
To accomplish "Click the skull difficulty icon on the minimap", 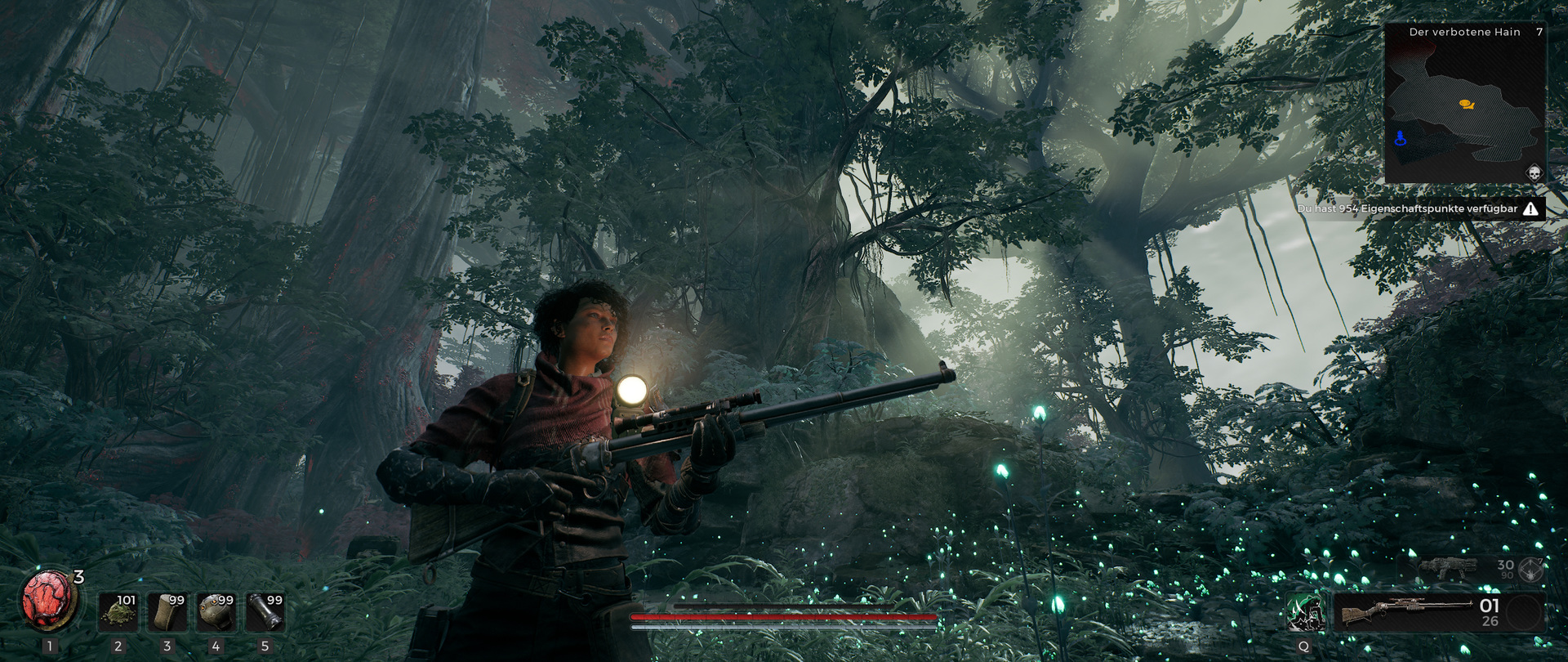I will (x=1534, y=172).
